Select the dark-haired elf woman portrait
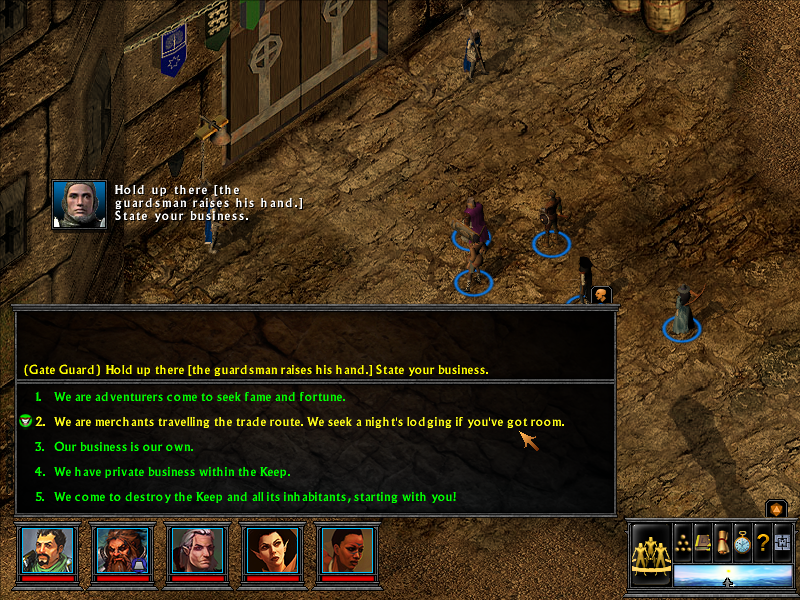 [270, 549]
